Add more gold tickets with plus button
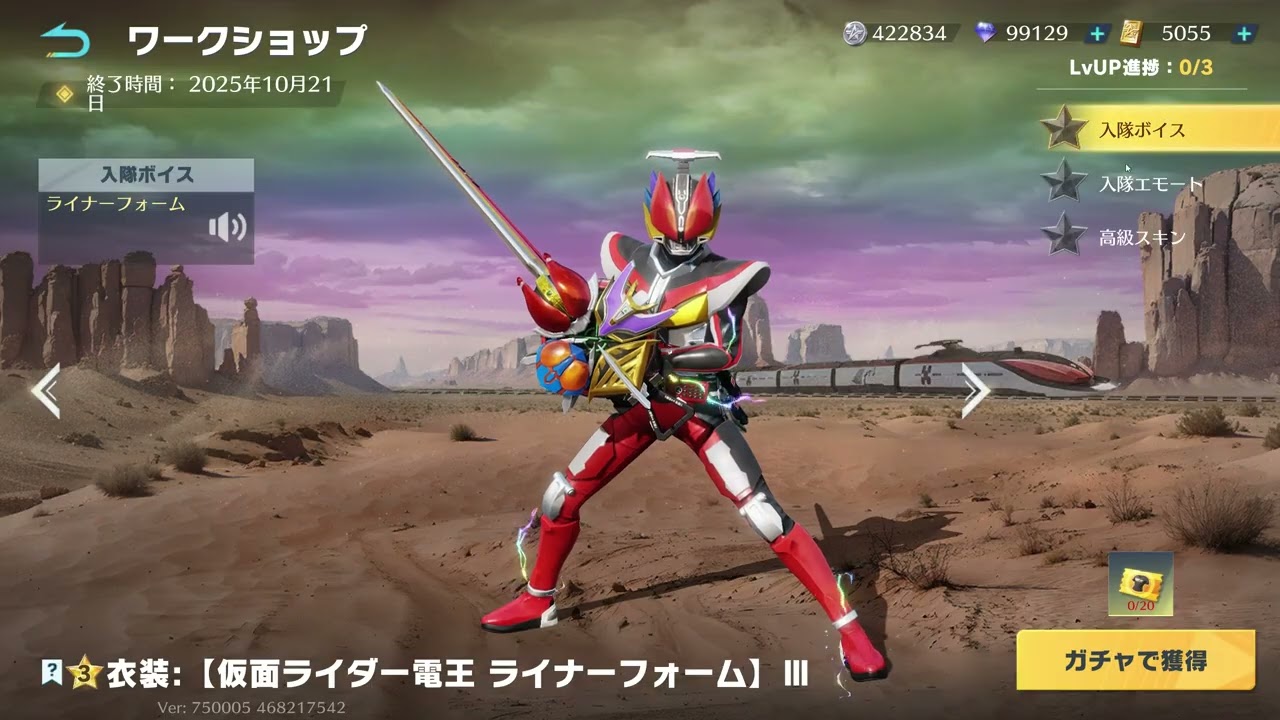This screenshot has height=720, width=1280. pyautogui.click(x=1244, y=34)
